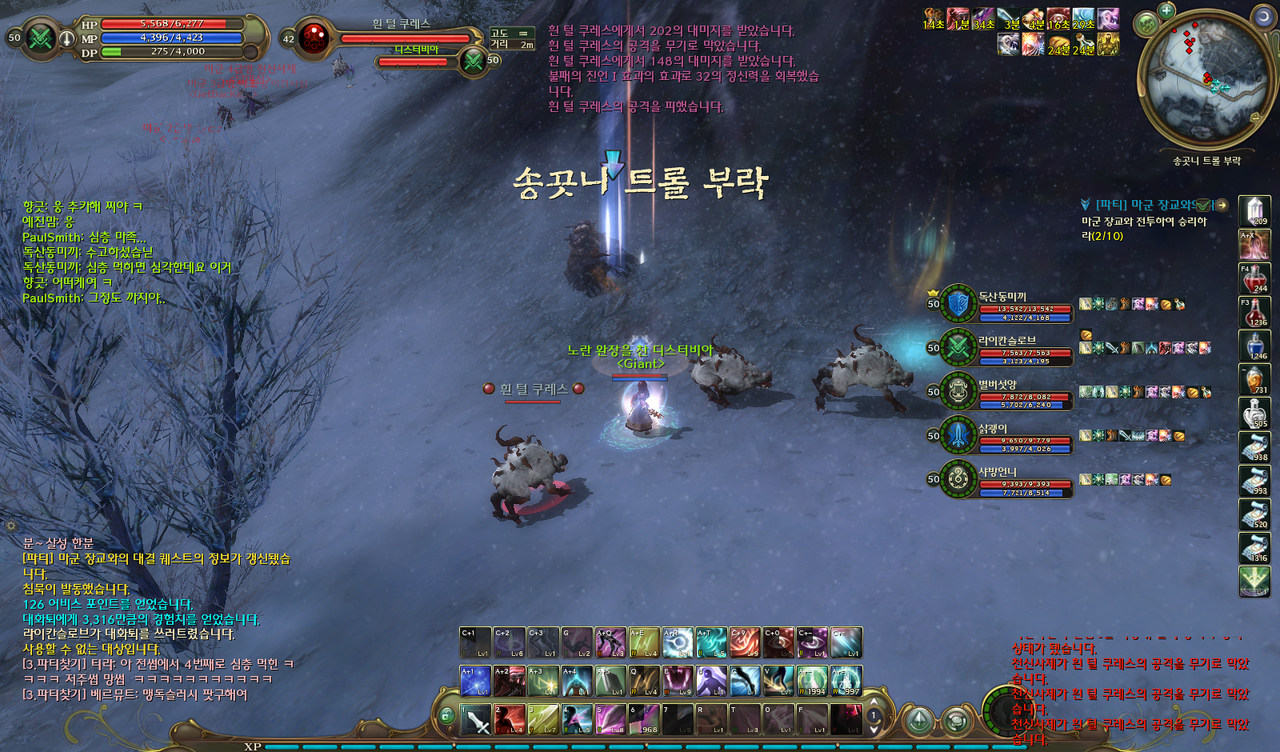Use the red potion bound to F4
Screen dimensions: 1280x752
1254,278
